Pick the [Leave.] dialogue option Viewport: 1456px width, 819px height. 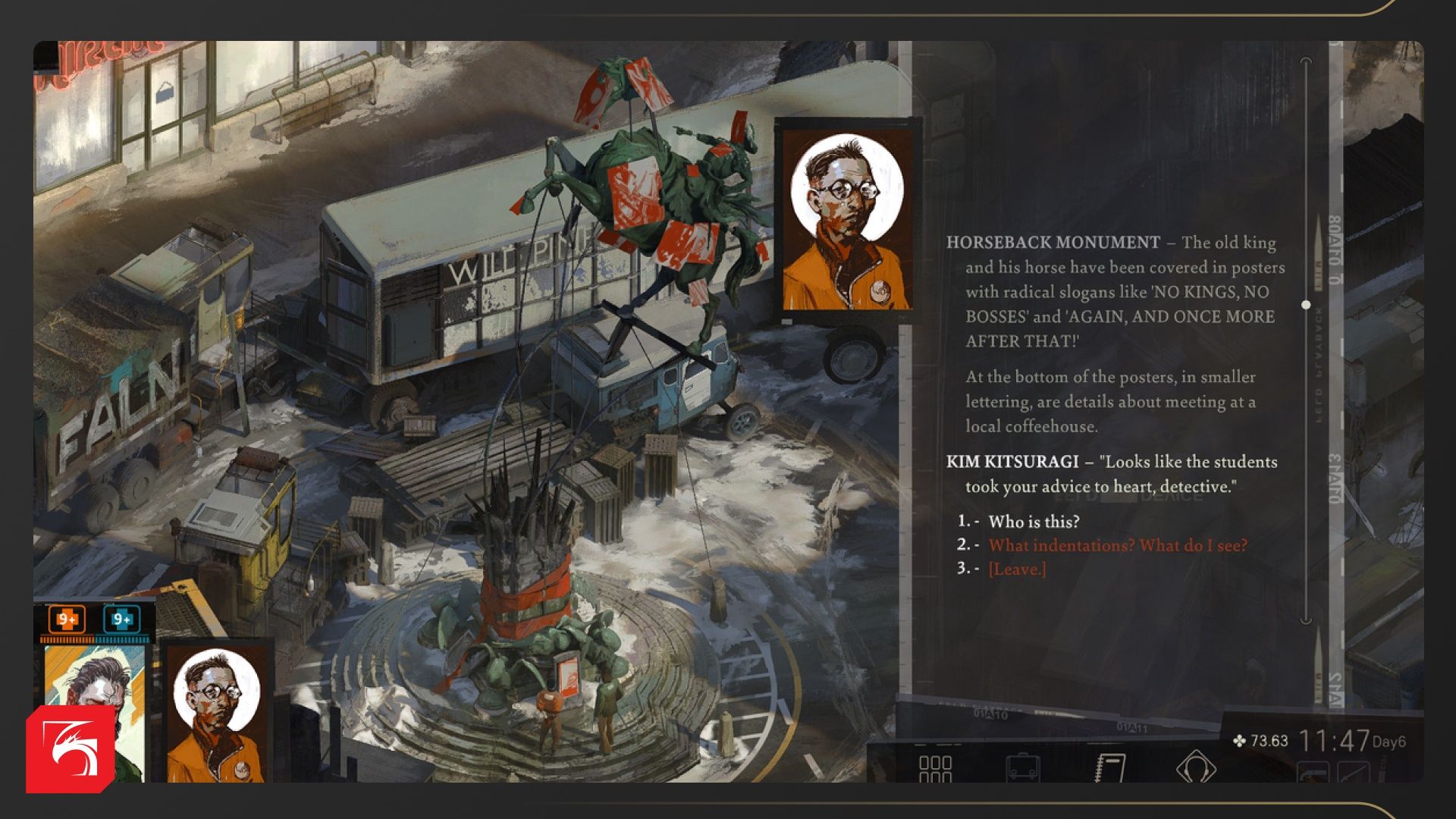(x=1017, y=569)
